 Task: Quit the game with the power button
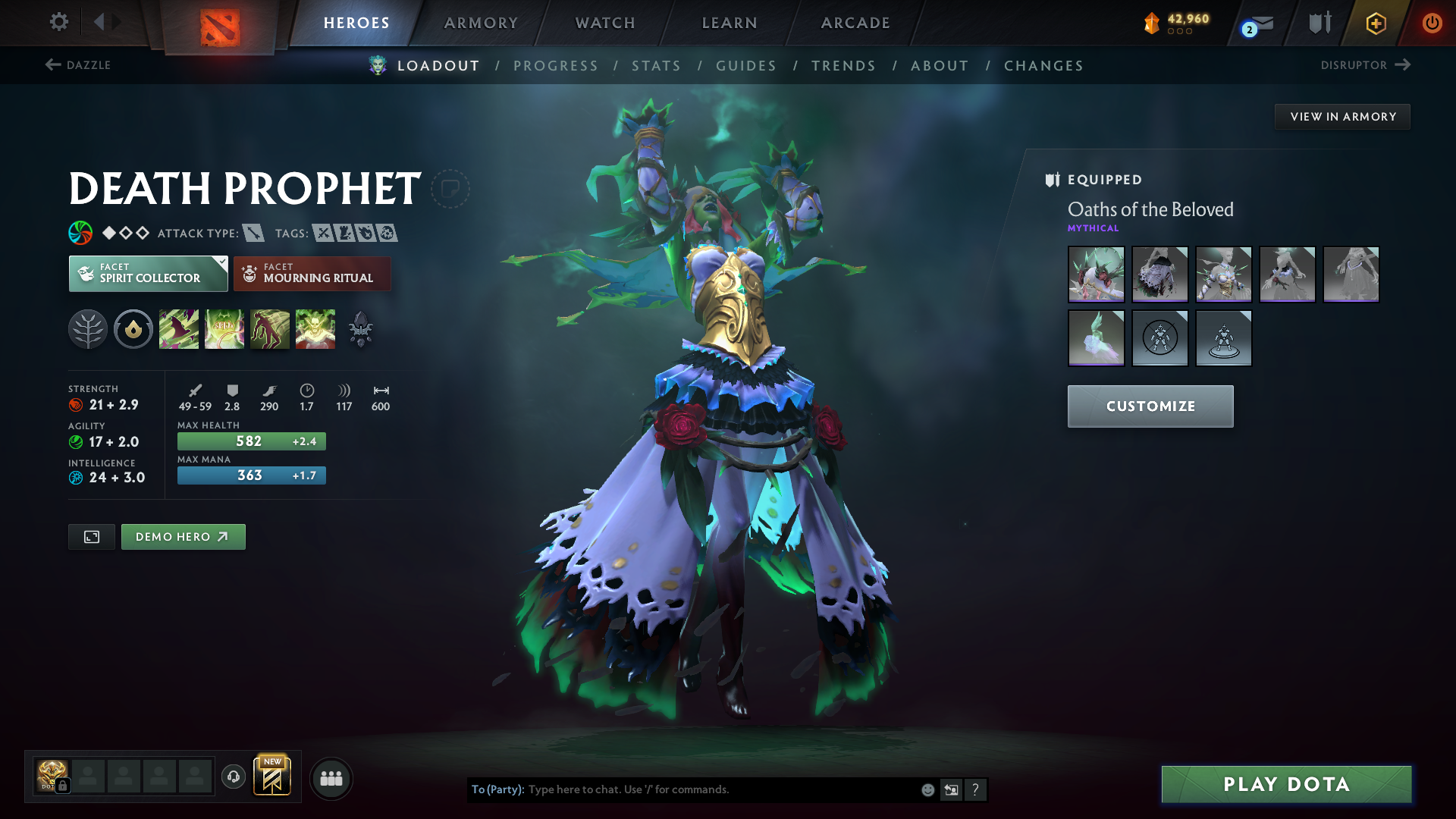(1432, 23)
